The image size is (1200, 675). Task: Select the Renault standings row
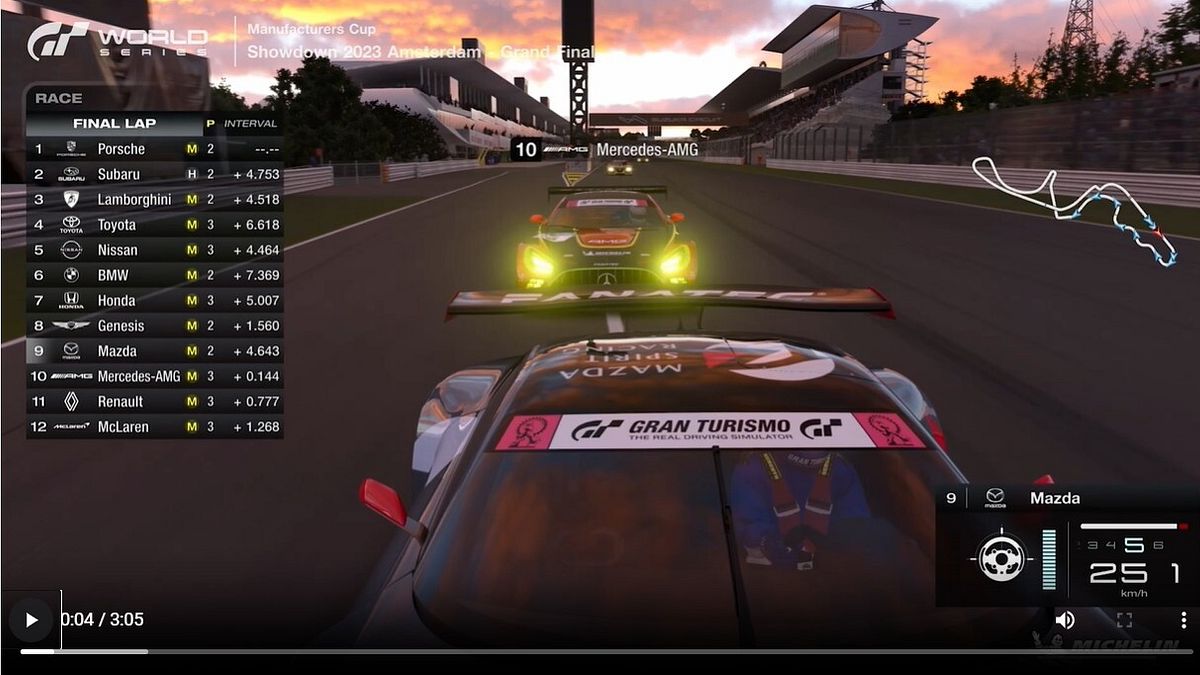(155, 401)
